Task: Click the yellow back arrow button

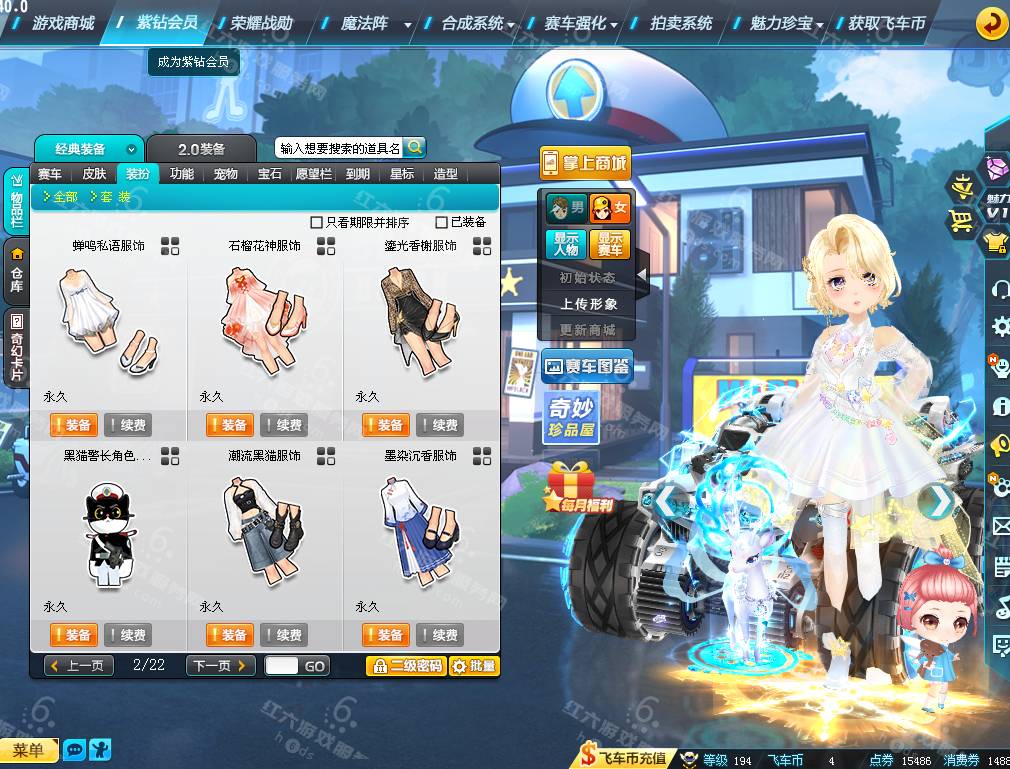Action: point(991,22)
